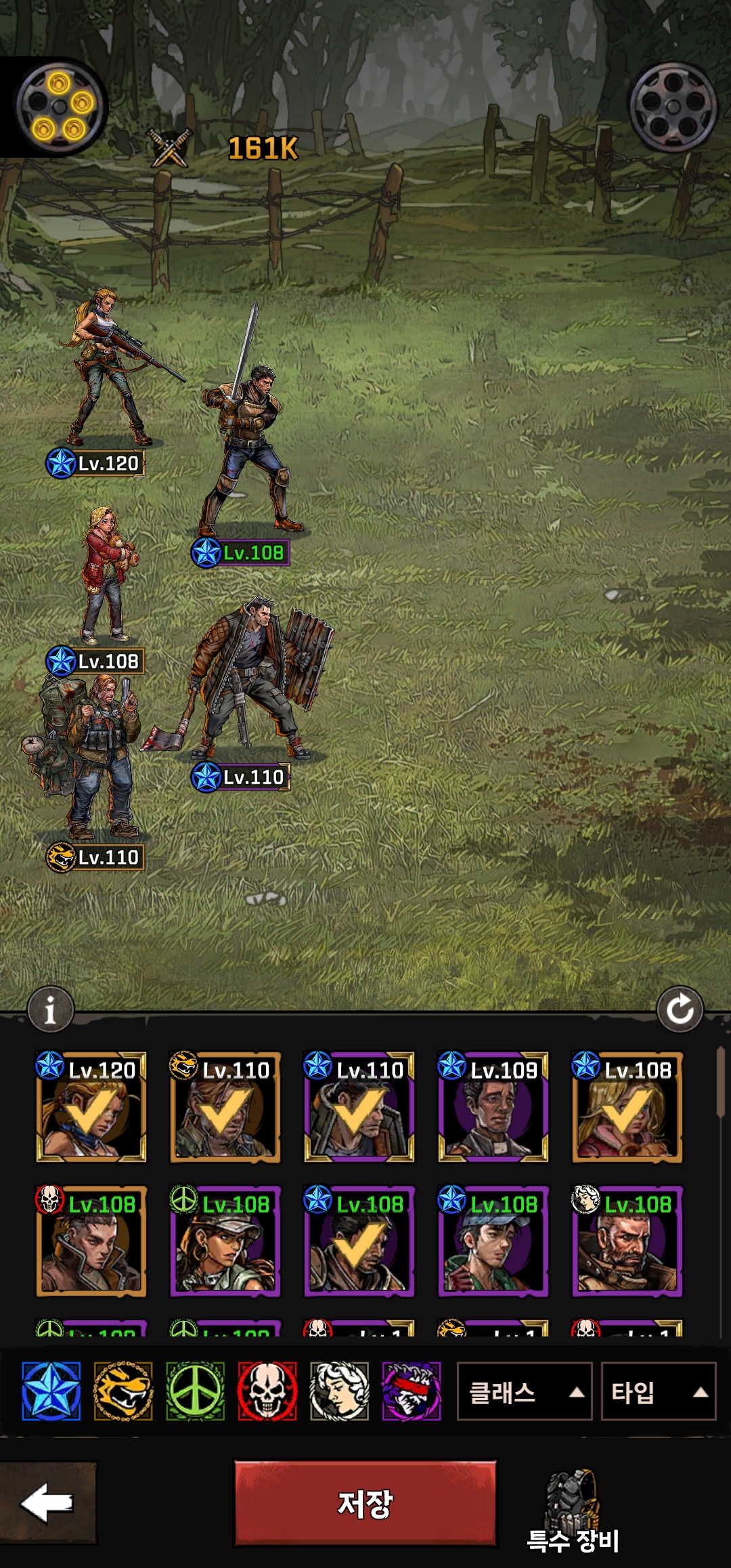Select the Lv.109 hero portrait
Viewport: 731px width, 1568px height.
pos(493,1107)
